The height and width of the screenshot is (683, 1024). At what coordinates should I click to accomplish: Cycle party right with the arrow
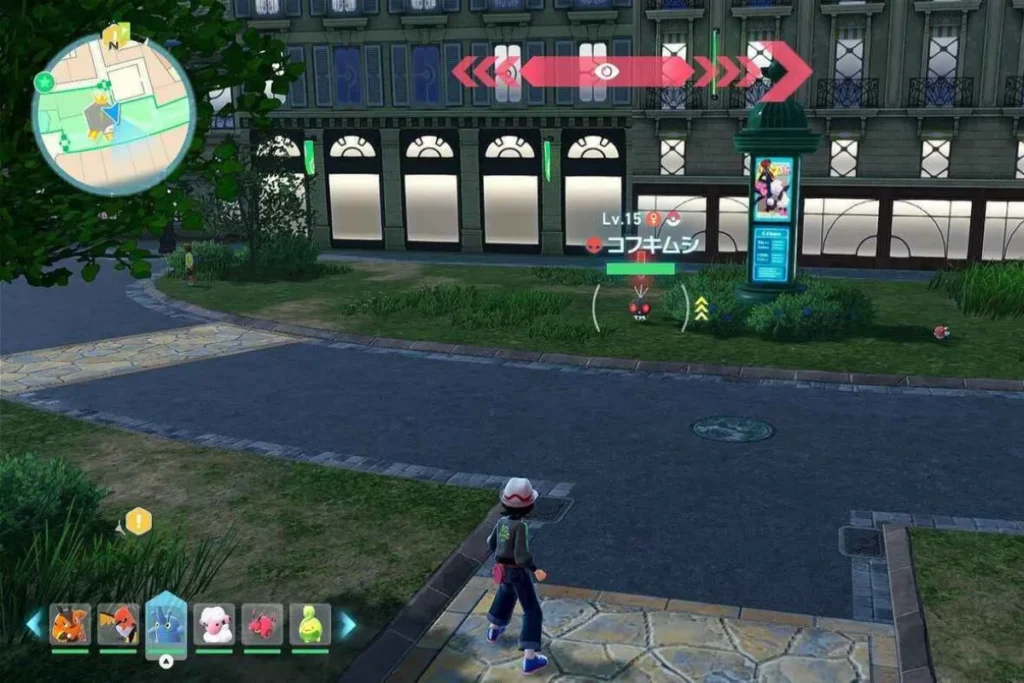point(347,625)
